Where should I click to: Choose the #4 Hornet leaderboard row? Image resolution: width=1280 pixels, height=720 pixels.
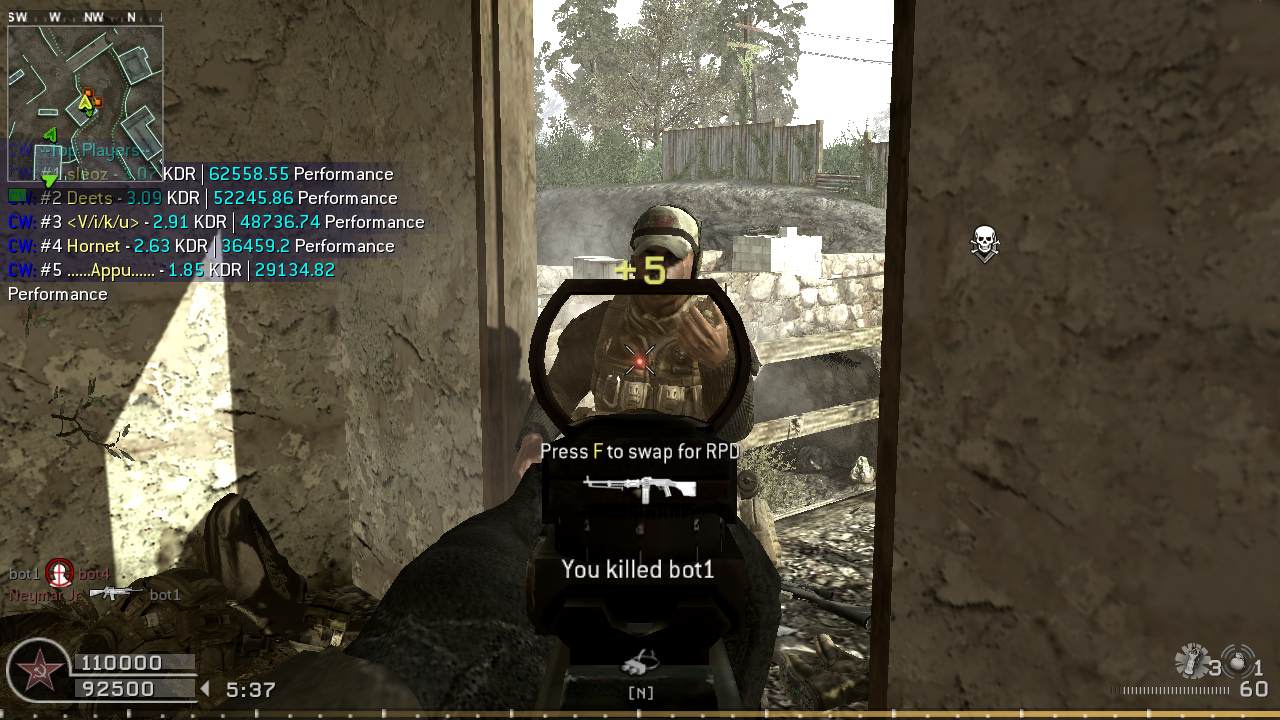201,246
